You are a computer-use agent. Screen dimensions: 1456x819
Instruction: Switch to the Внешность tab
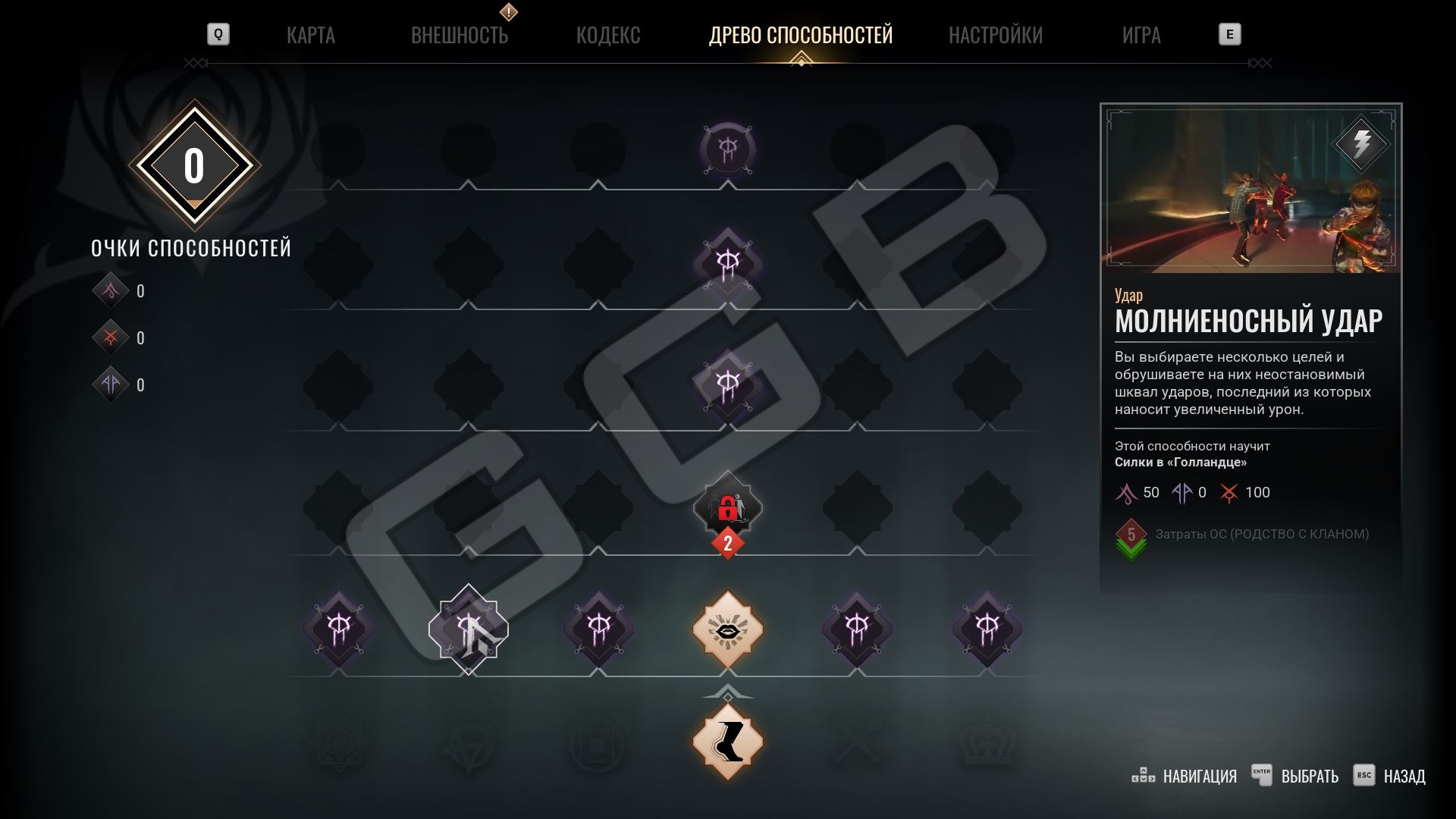point(459,35)
